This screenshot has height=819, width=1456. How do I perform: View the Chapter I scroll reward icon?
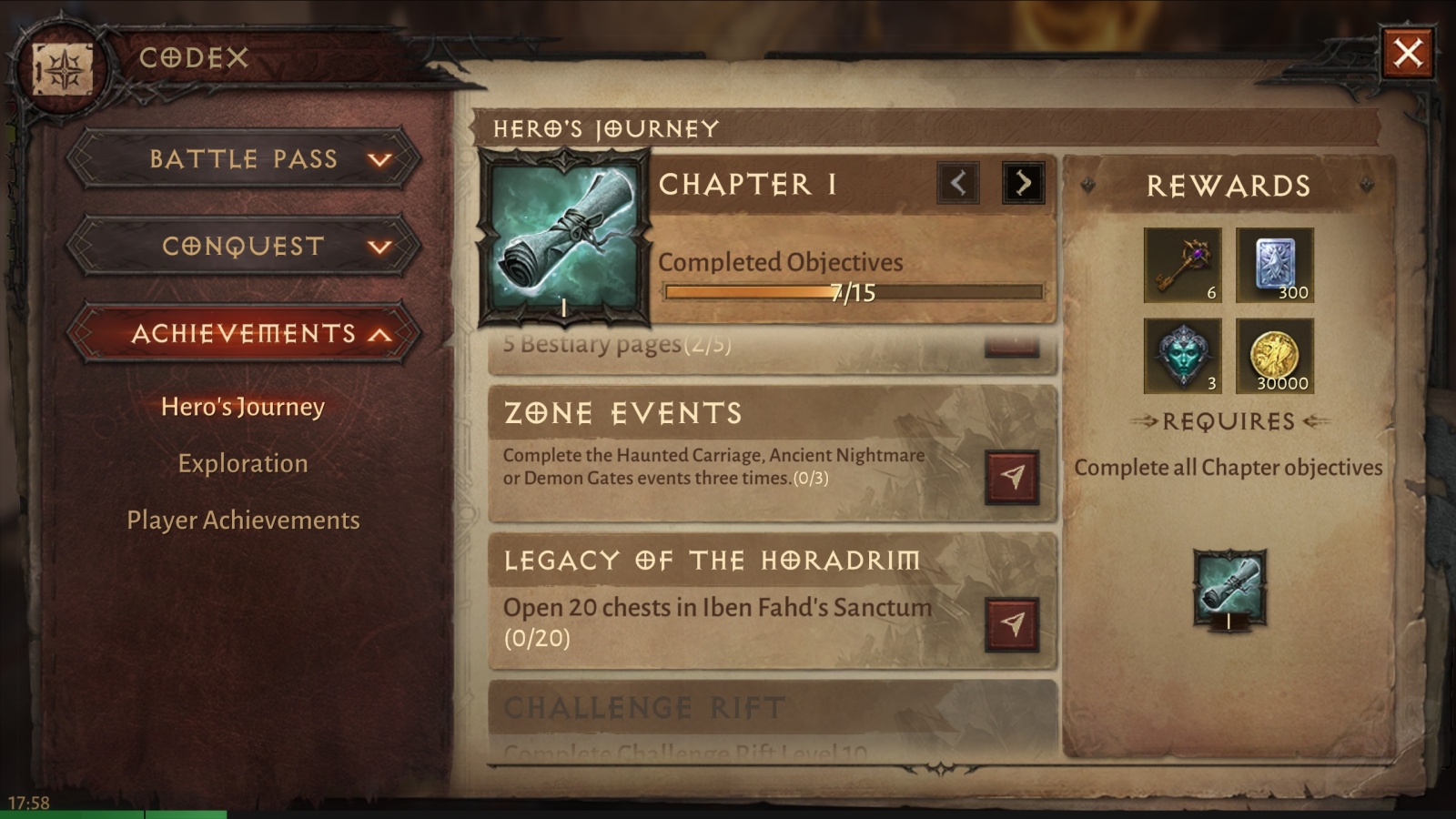[x=1229, y=588]
